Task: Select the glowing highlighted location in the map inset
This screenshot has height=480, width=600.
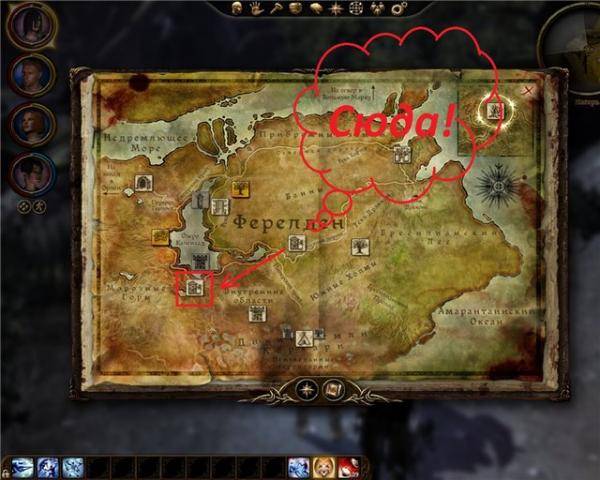Action: [494, 110]
